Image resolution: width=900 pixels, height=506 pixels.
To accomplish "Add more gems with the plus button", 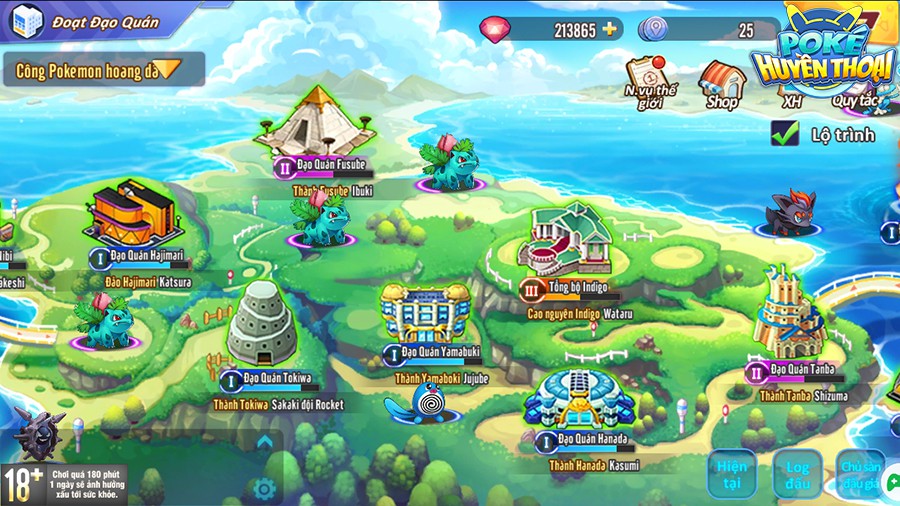I will 610,29.
